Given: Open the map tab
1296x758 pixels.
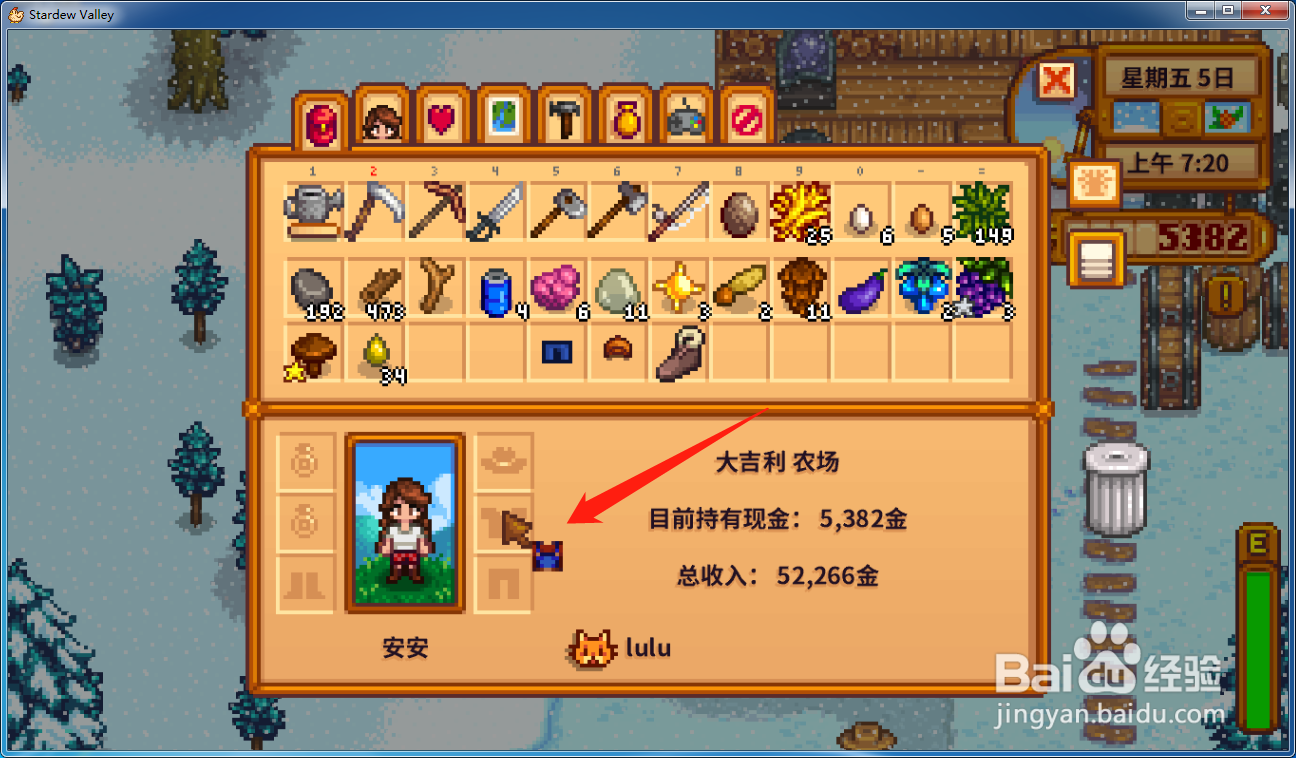Looking at the screenshot, I should point(503,118).
